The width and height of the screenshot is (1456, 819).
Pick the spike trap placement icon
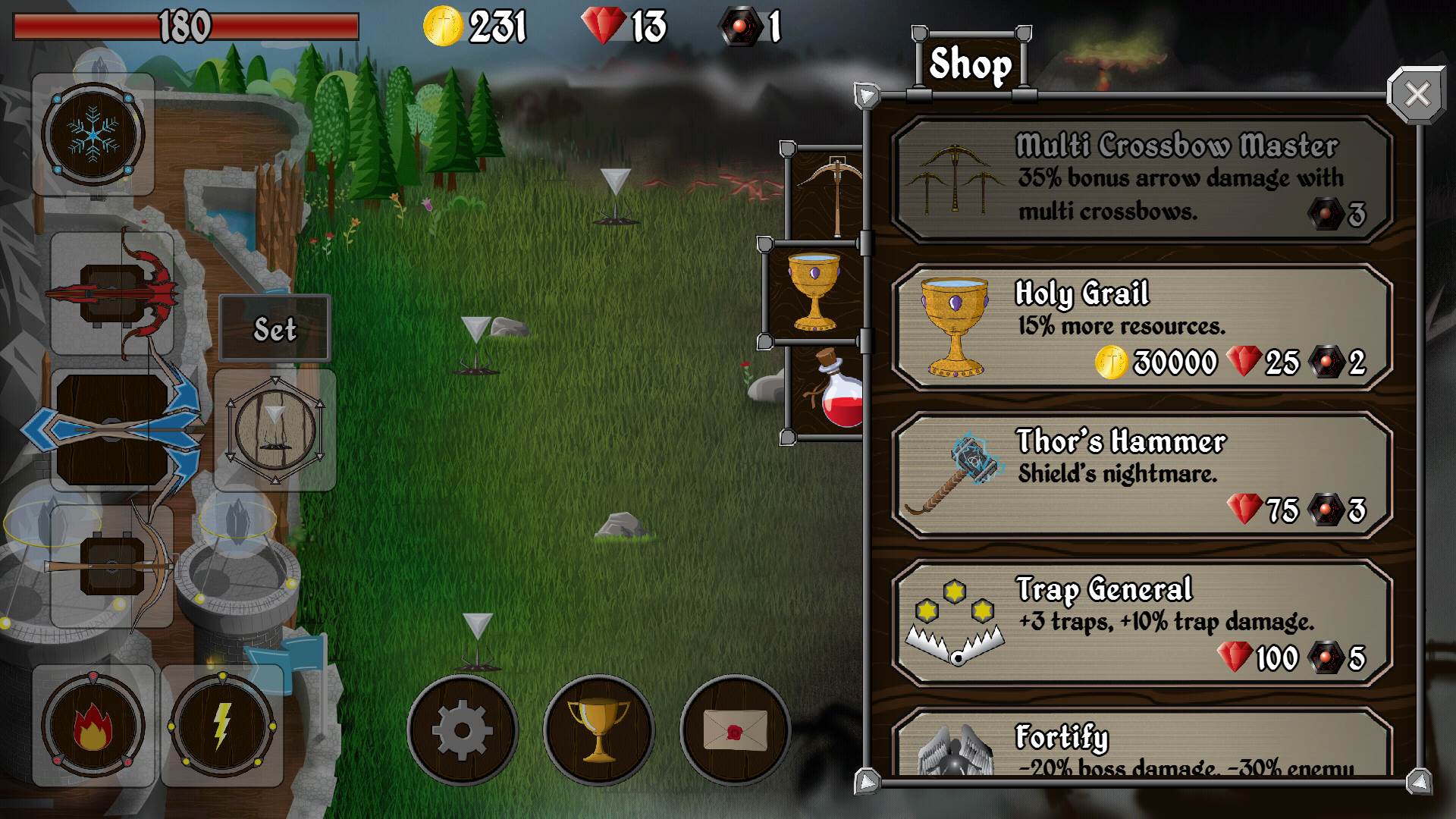[275, 430]
